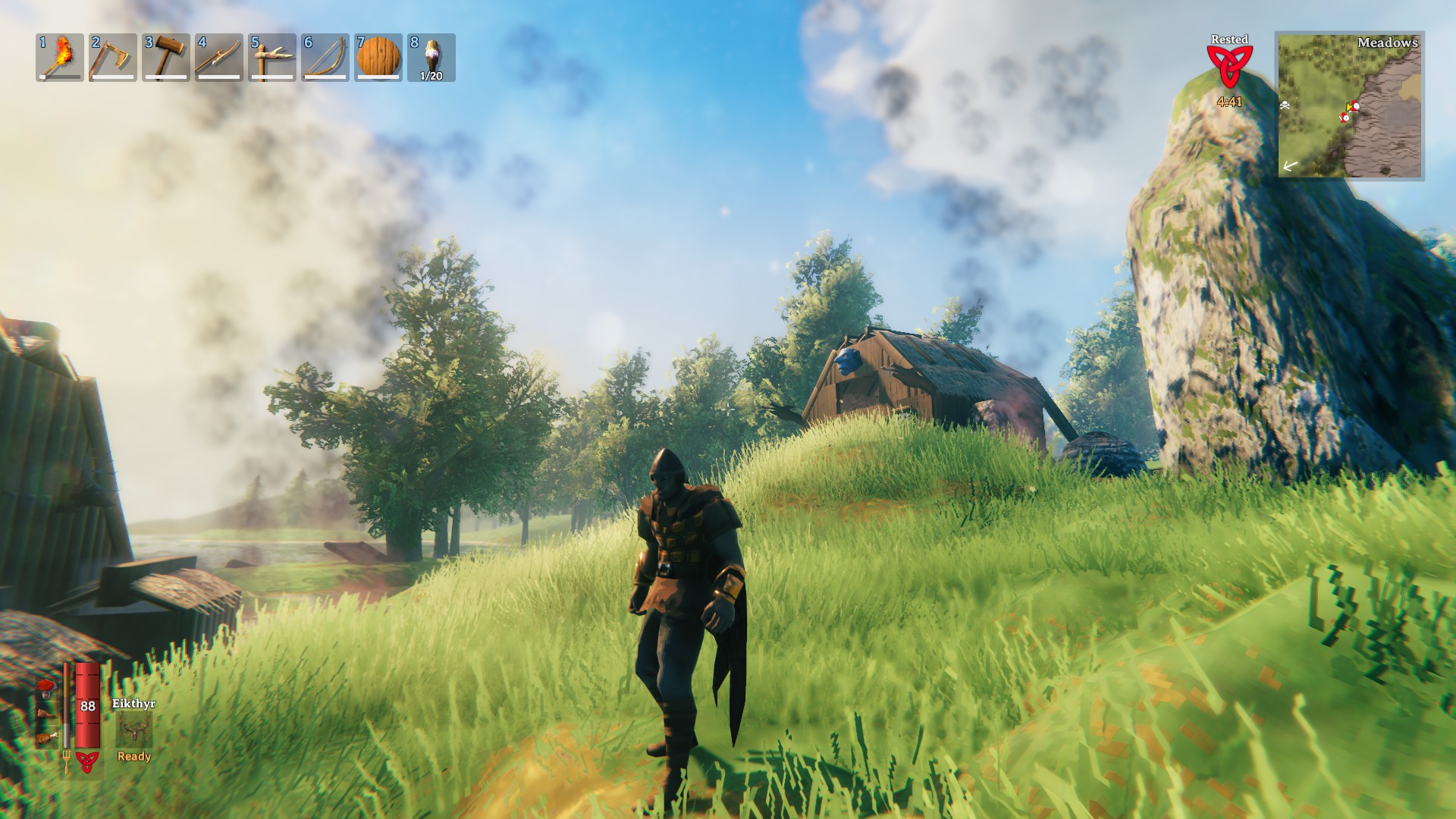Click the red mushroom food icon
The height and width of the screenshot is (819, 1456).
[46, 689]
